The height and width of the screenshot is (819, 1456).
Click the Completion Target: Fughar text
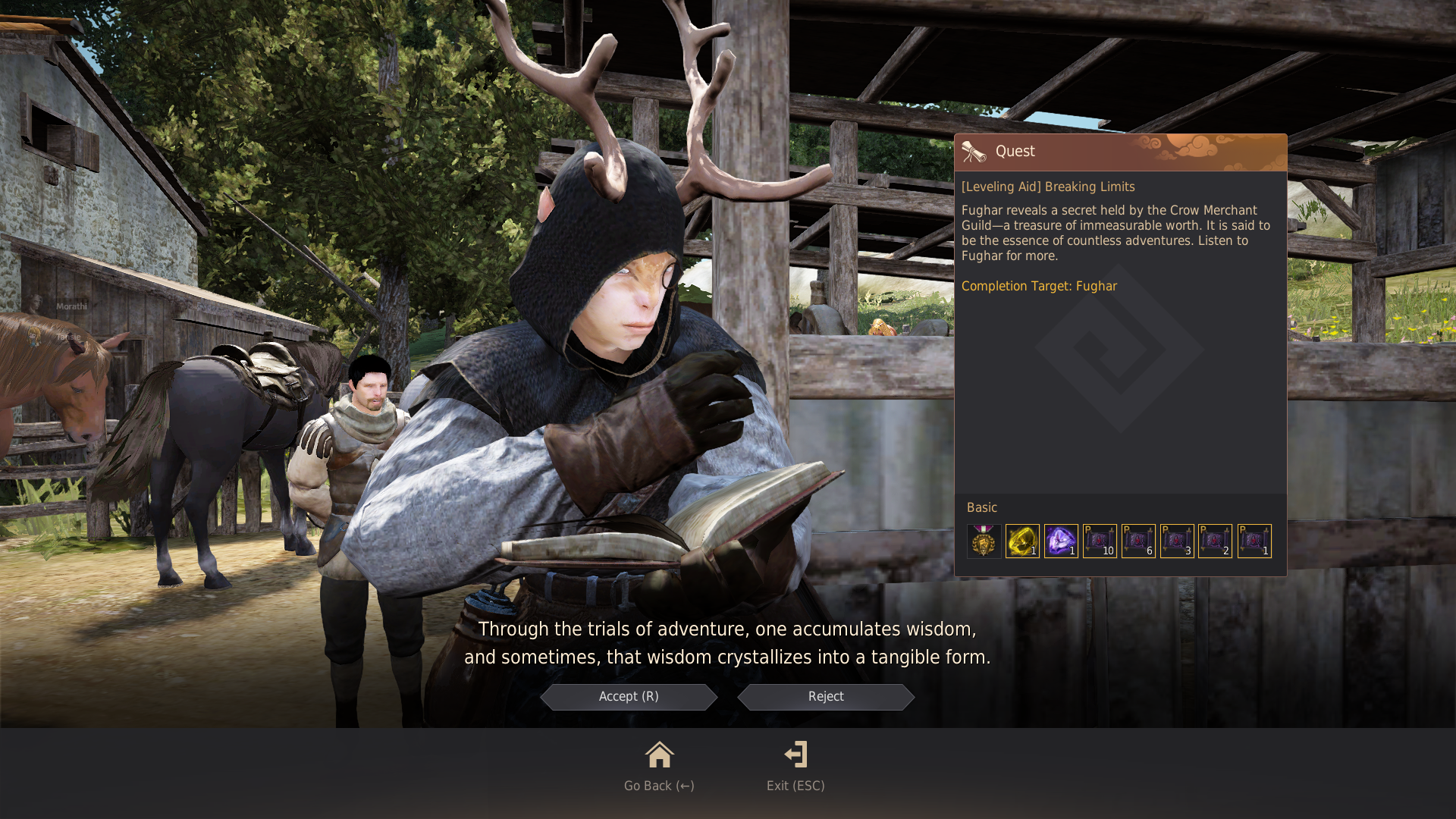pos(1039,286)
